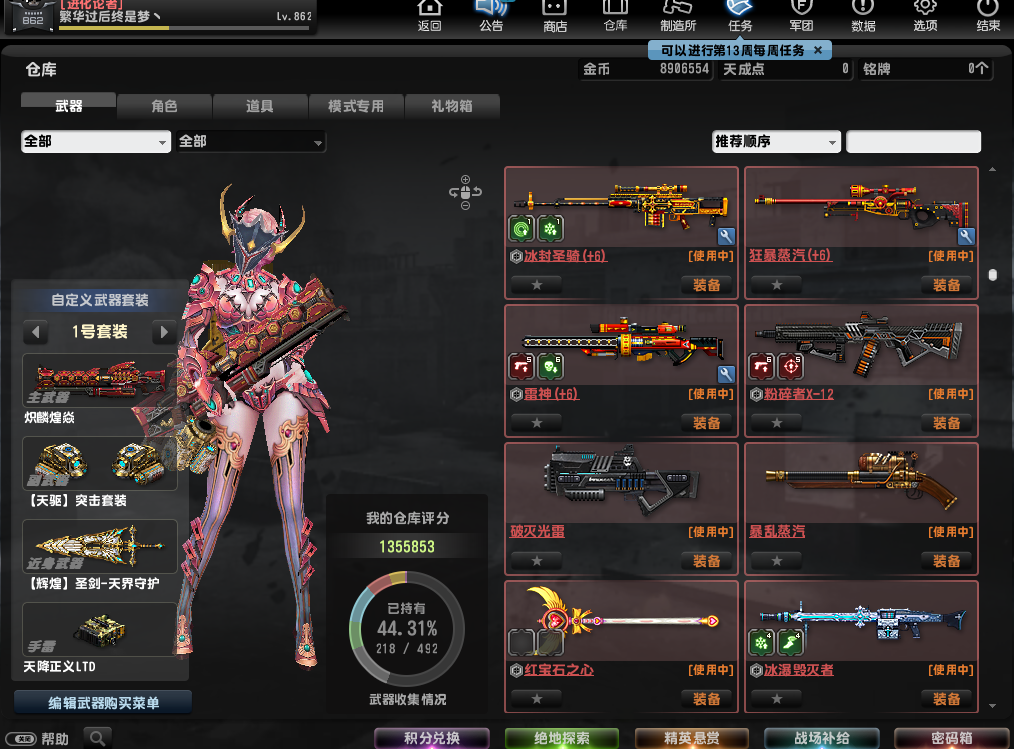
Task: Click the weapon search input field
Action: click(x=913, y=142)
